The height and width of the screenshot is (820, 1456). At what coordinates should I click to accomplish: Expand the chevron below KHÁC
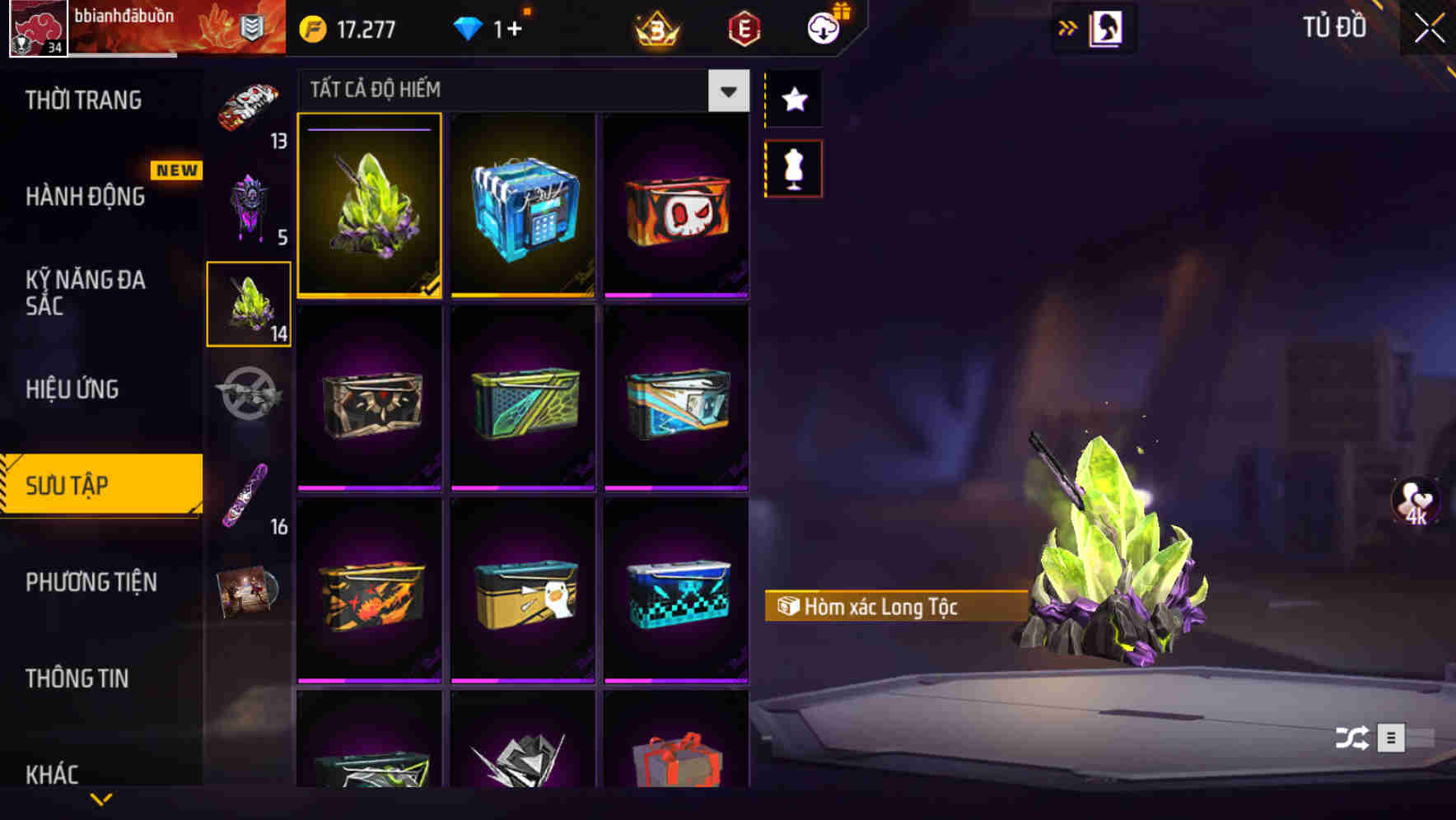click(101, 797)
